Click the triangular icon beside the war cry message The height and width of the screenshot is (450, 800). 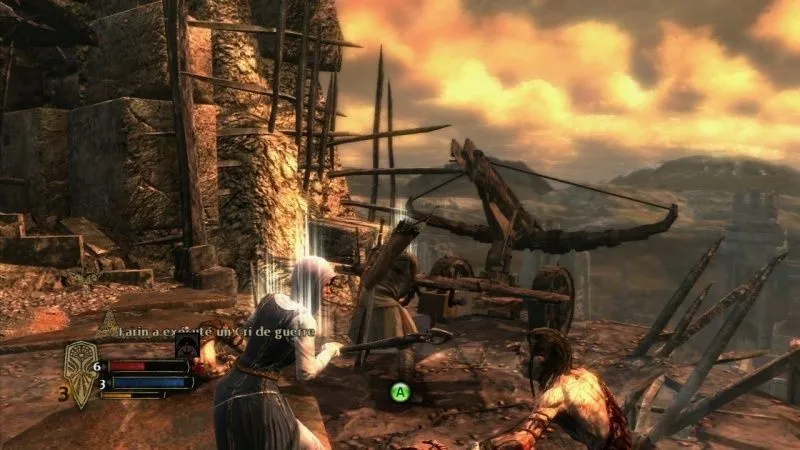pos(107,324)
